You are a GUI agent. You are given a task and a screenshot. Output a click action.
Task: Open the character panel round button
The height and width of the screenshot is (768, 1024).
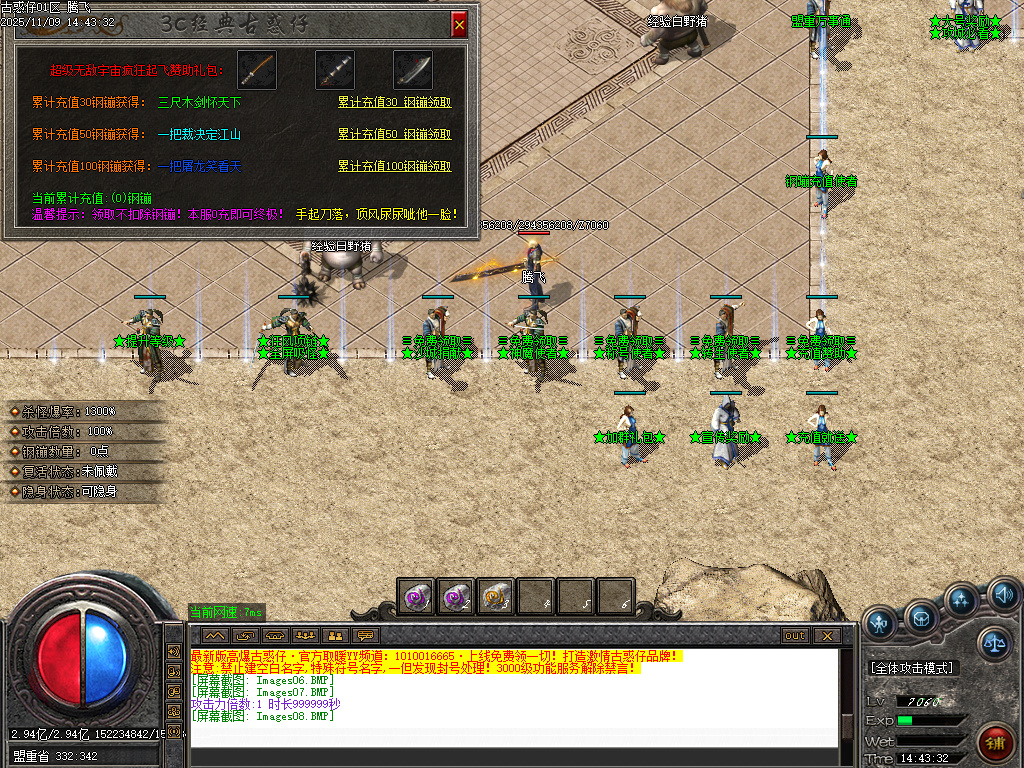[x=880, y=624]
